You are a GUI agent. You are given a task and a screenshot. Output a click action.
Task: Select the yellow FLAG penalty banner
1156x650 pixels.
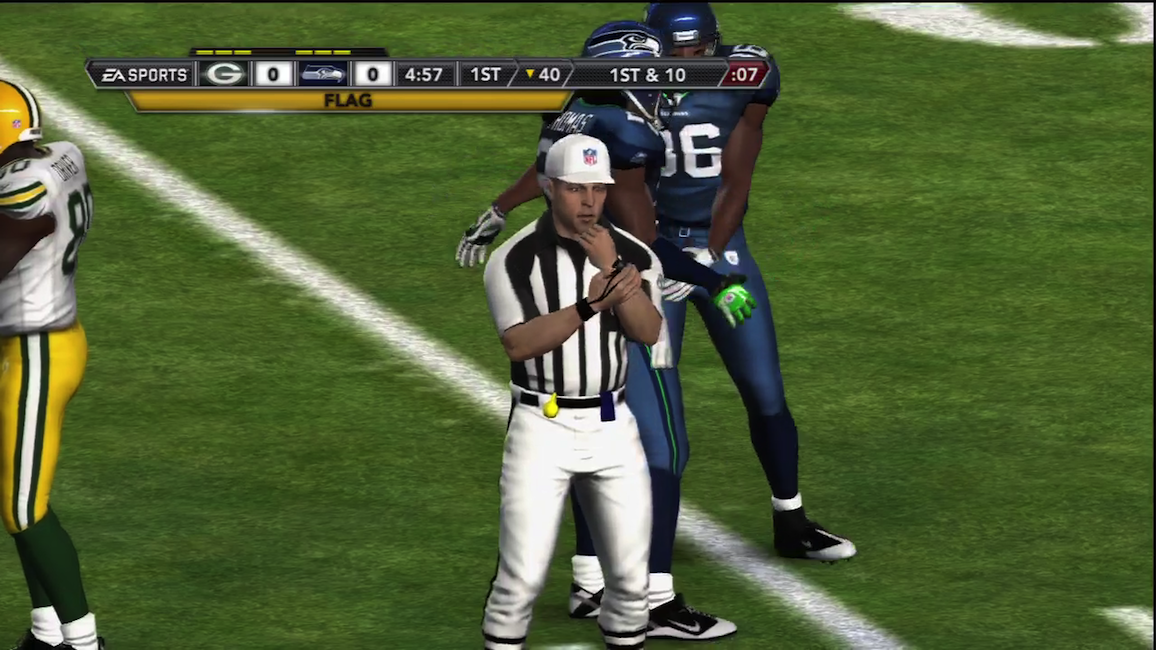click(x=348, y=101)
